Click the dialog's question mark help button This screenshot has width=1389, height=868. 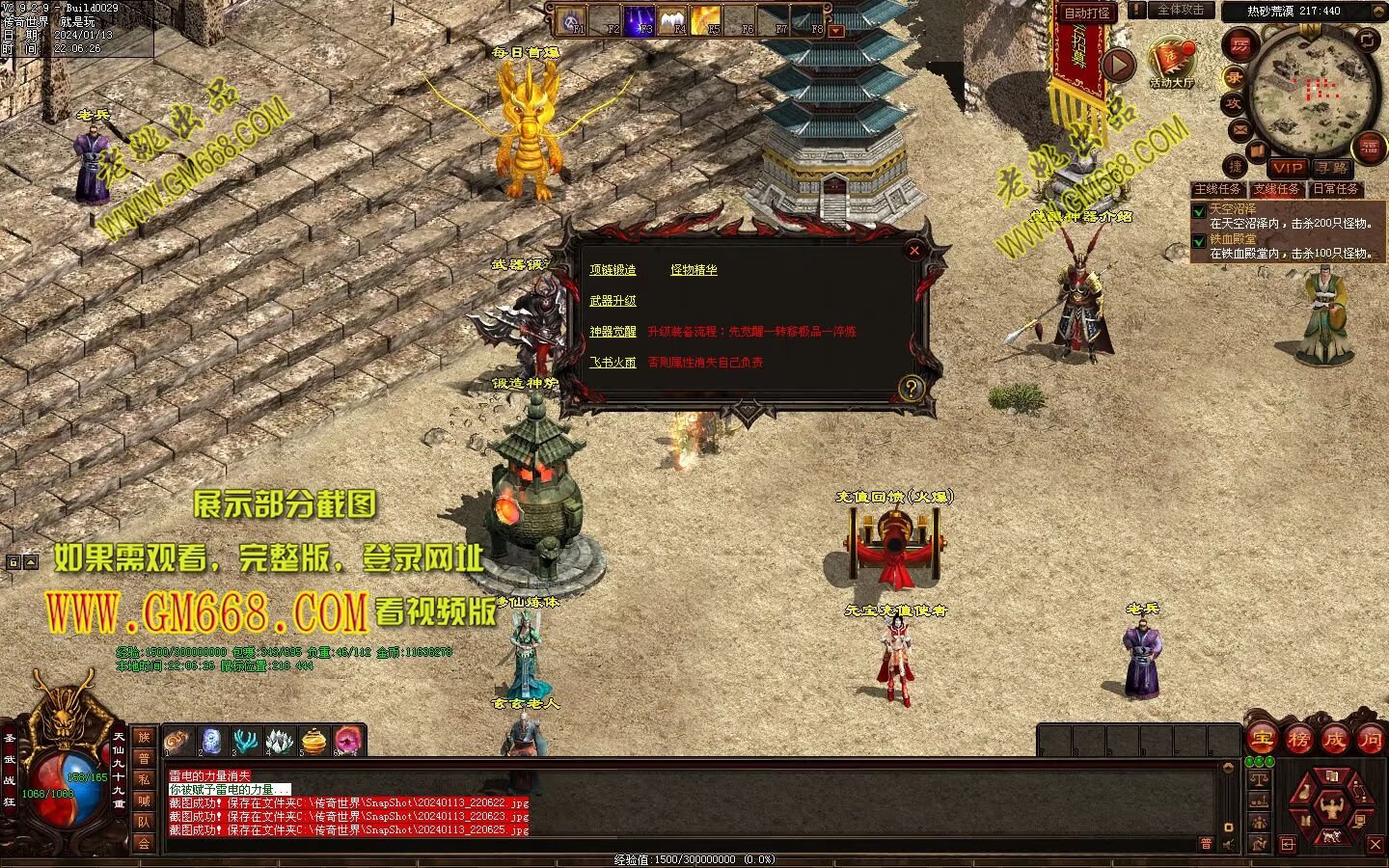point(911,388)
